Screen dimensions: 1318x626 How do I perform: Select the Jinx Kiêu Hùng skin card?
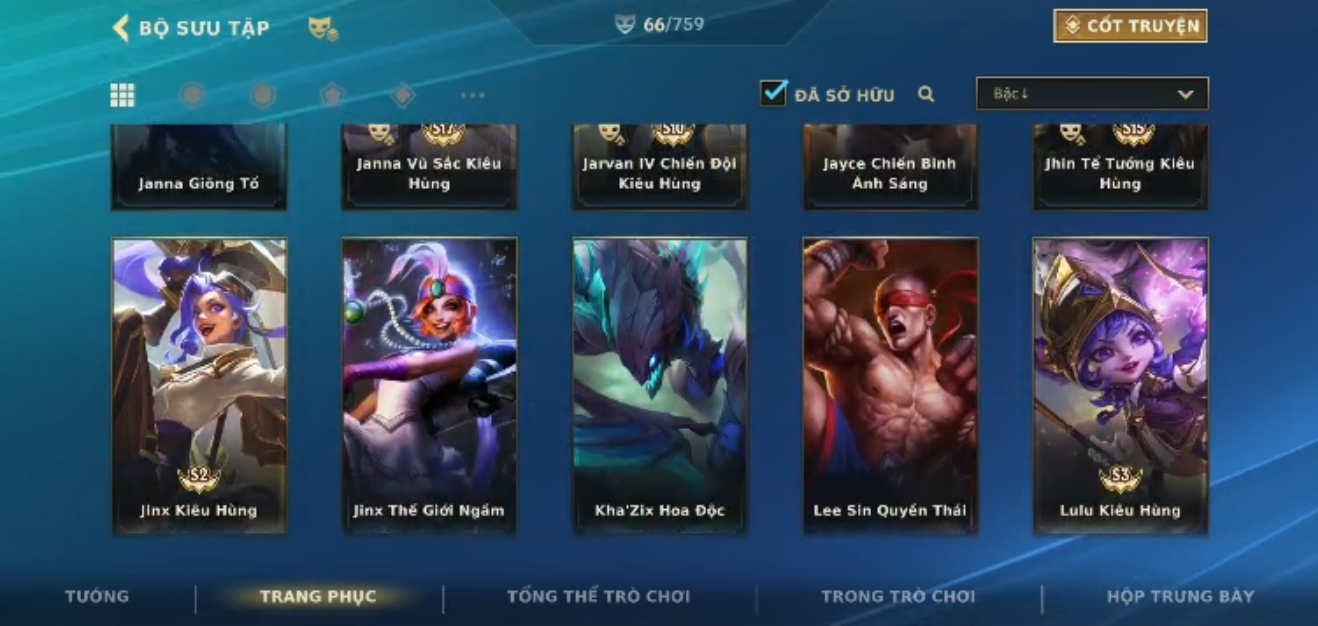click(199, 385)
